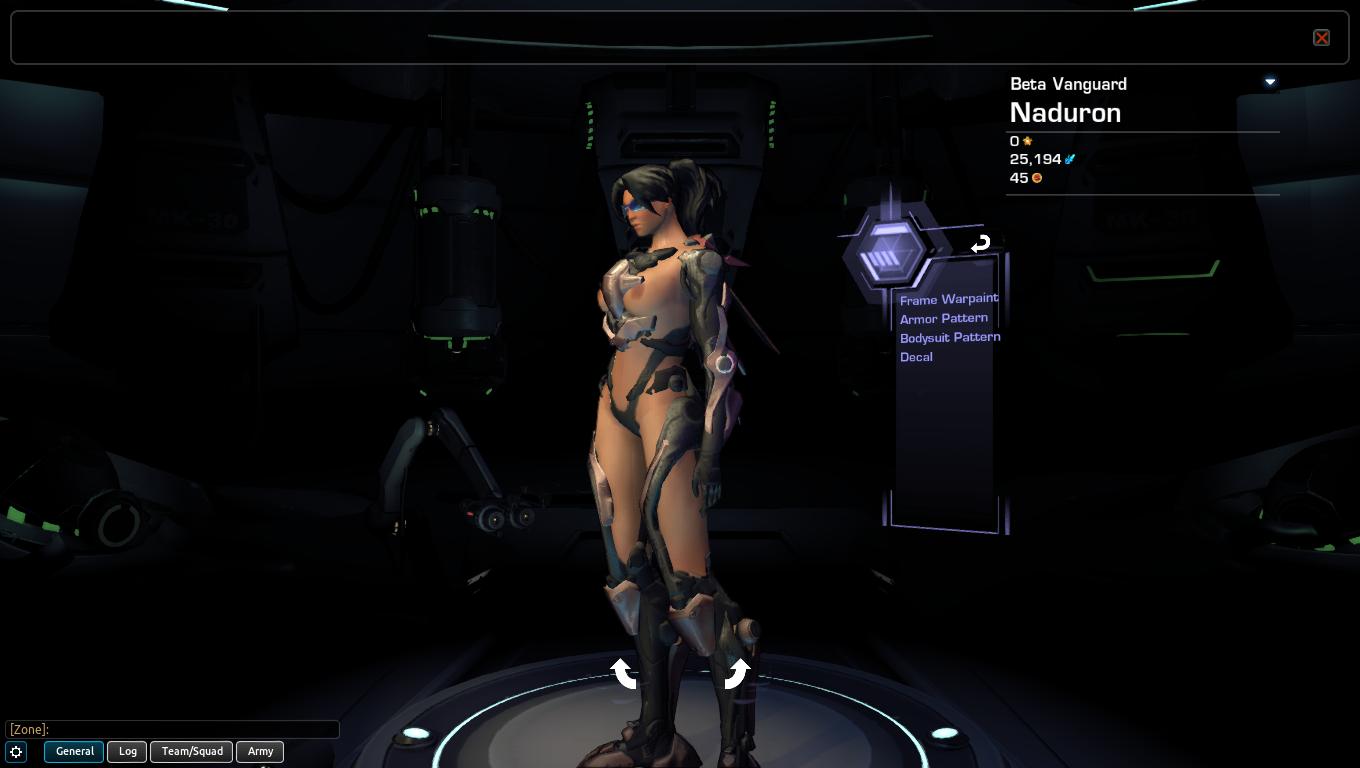The height and width of the screenshot is (768, 1360).
Task: Select the Army chat tab
Action: 260,751
